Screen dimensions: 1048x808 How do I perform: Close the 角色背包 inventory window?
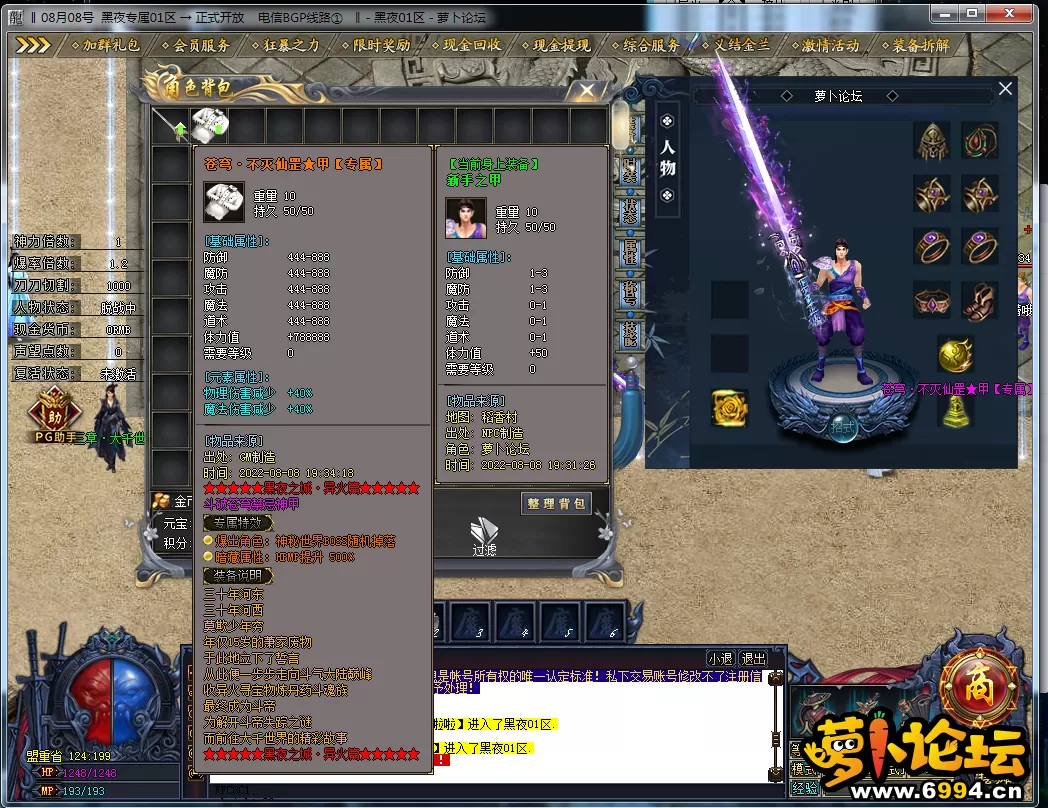point(582,90)
